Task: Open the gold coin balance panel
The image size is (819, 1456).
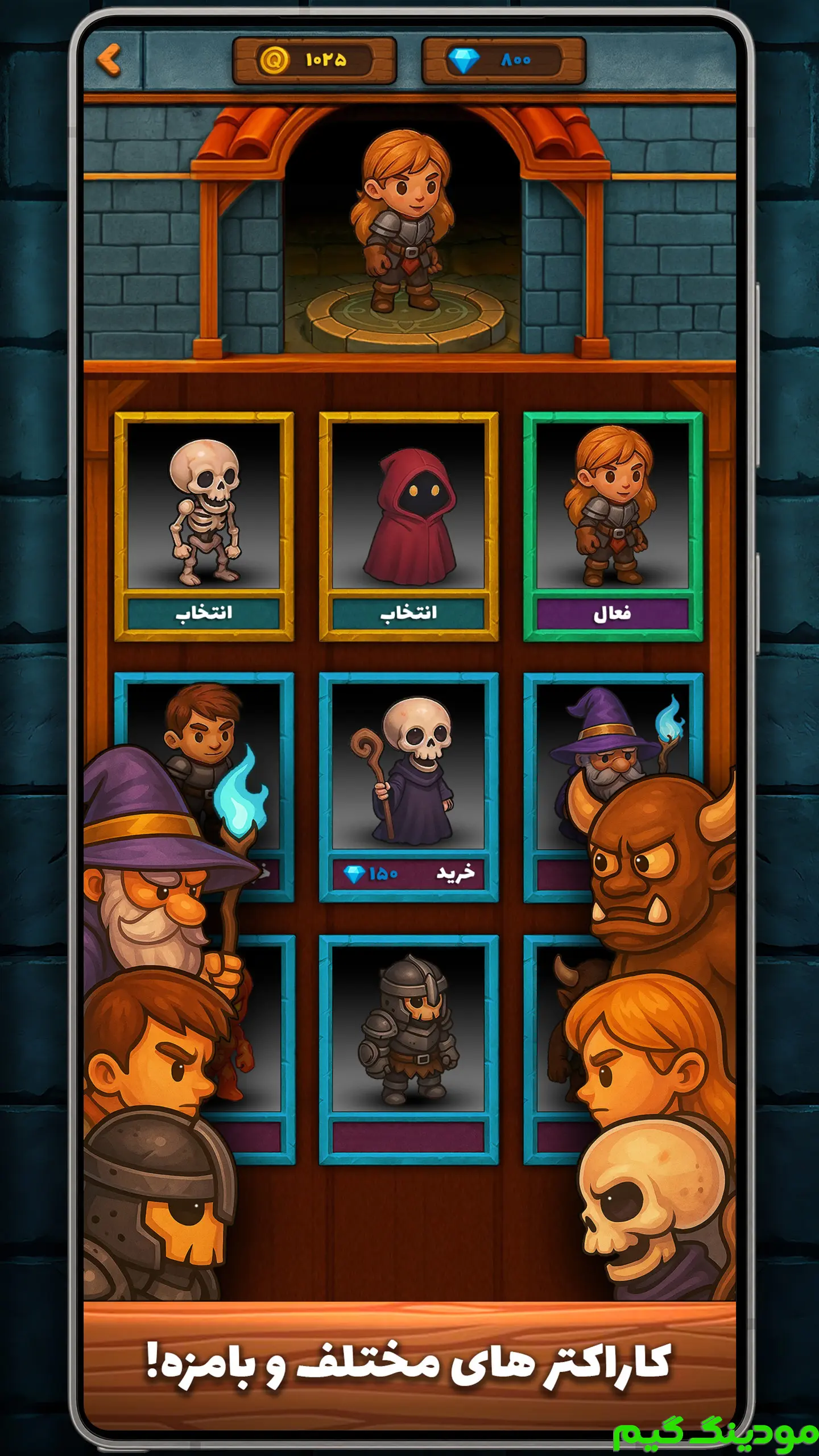Action: tap(314, 60)
